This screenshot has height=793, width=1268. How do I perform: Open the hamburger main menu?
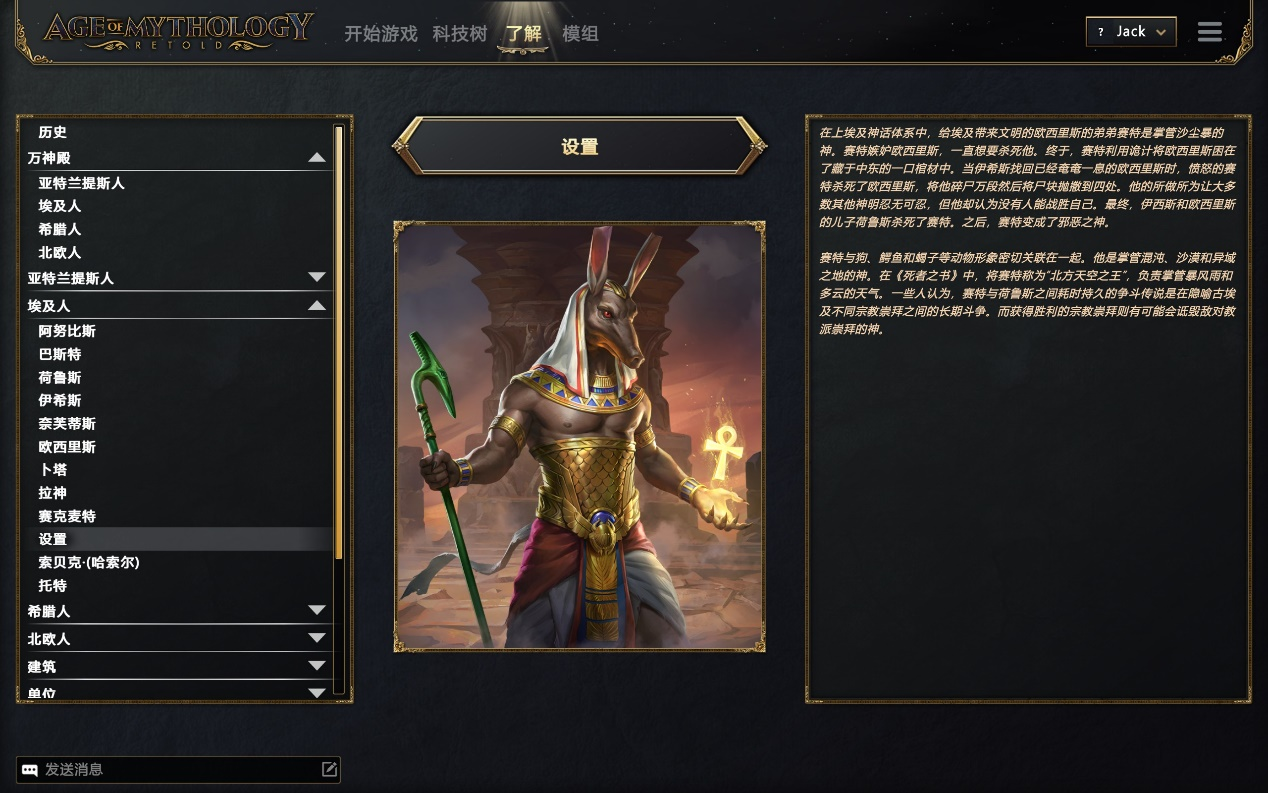[1209, 32]
